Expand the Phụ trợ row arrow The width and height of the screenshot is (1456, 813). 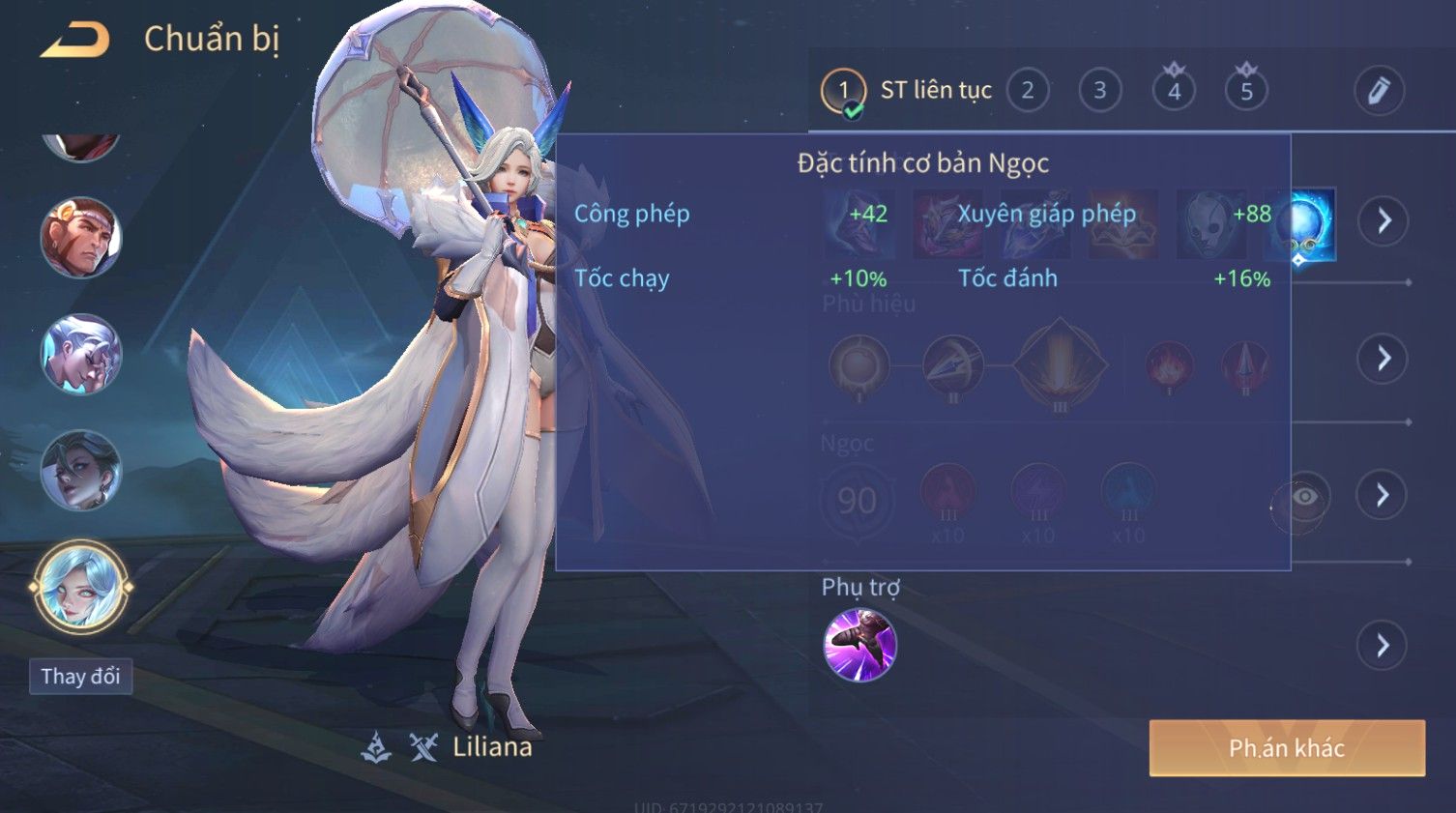[x=1383, y=645]
